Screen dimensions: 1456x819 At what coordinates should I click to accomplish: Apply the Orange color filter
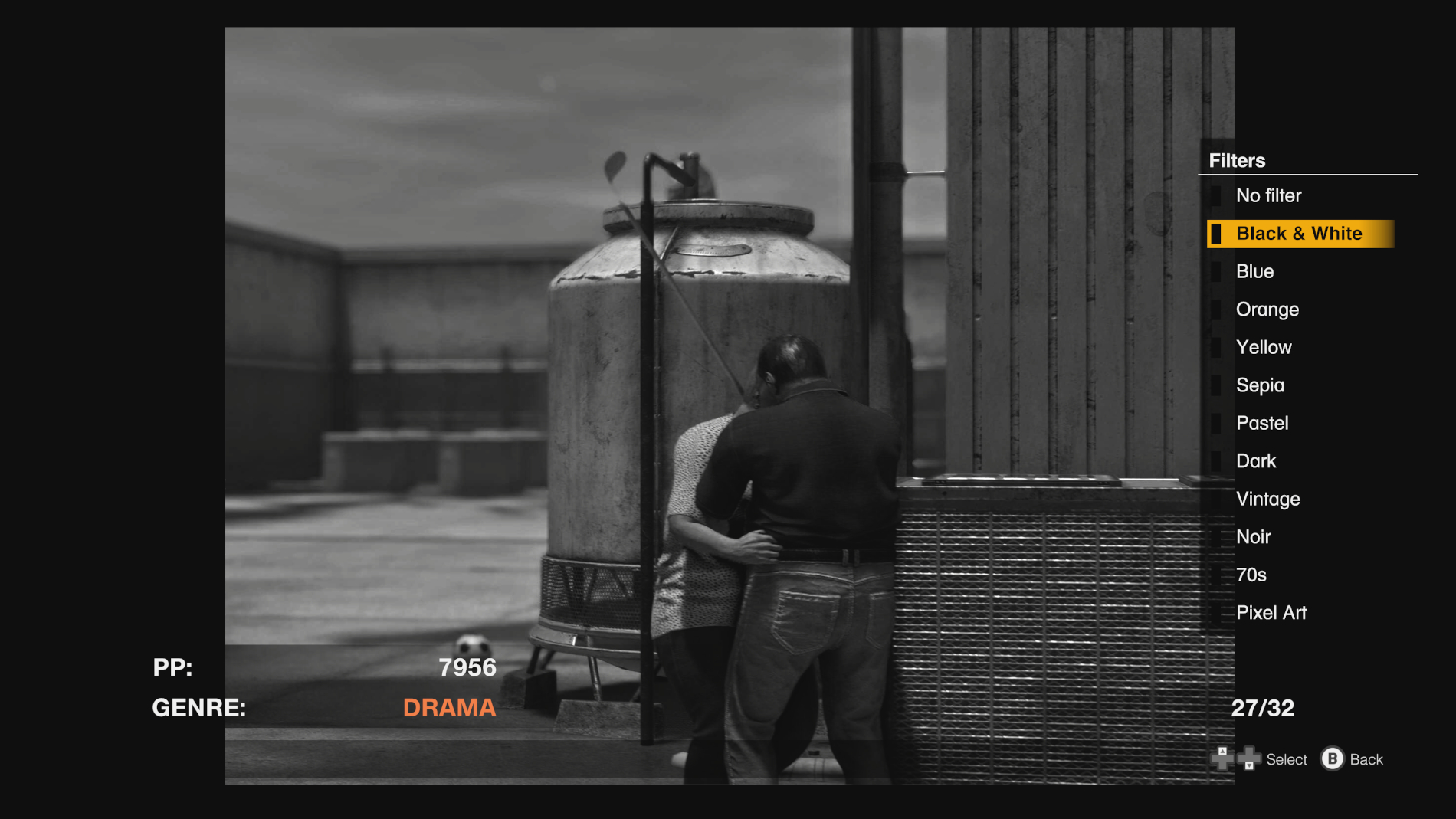click(x=1267, y=309)
